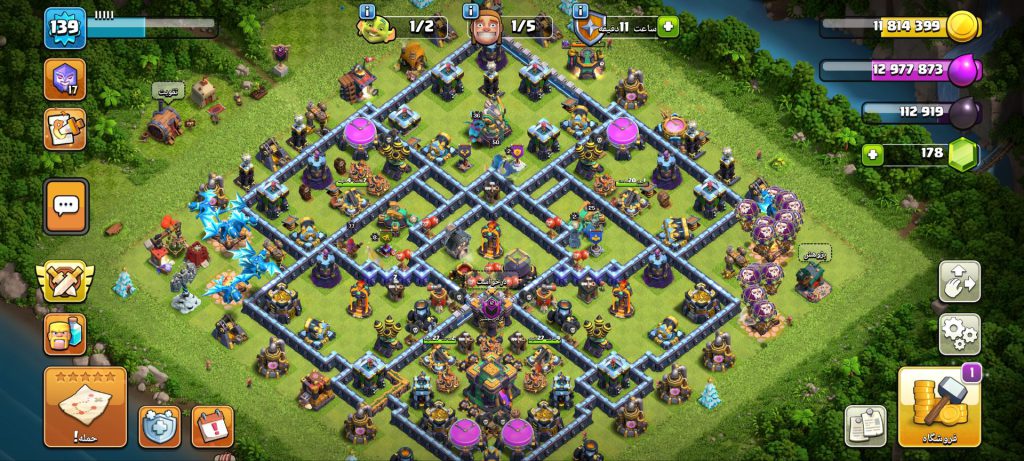Open the crossed-swords league badge
The width and height of the screenshot is (1024, 461).
click(x=65, y=283)
